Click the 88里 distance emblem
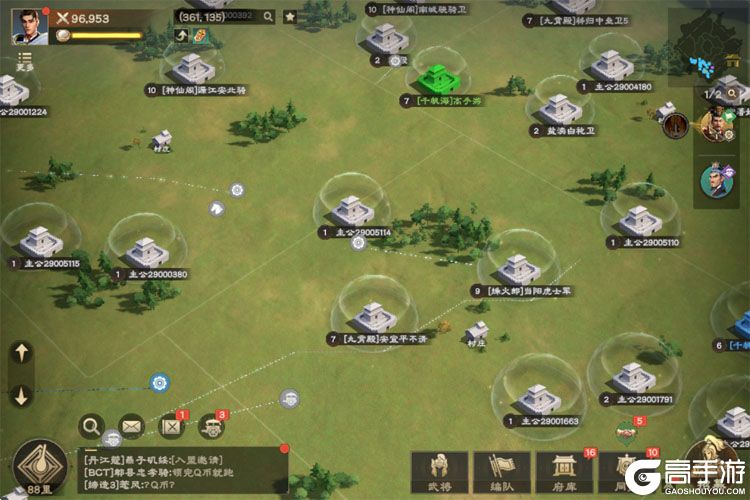Screen dimensions: 750x500 [42, 464]
